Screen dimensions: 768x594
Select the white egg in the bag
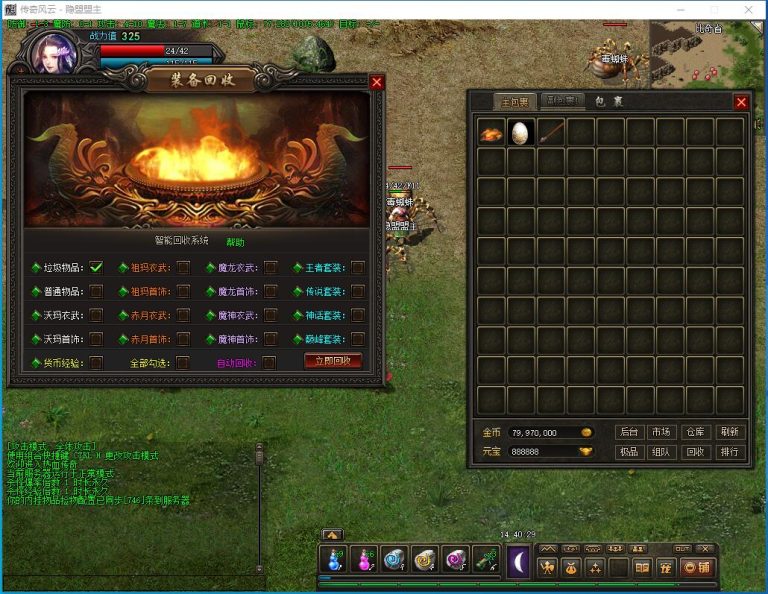pyautogui.click(x=520, y=133)
